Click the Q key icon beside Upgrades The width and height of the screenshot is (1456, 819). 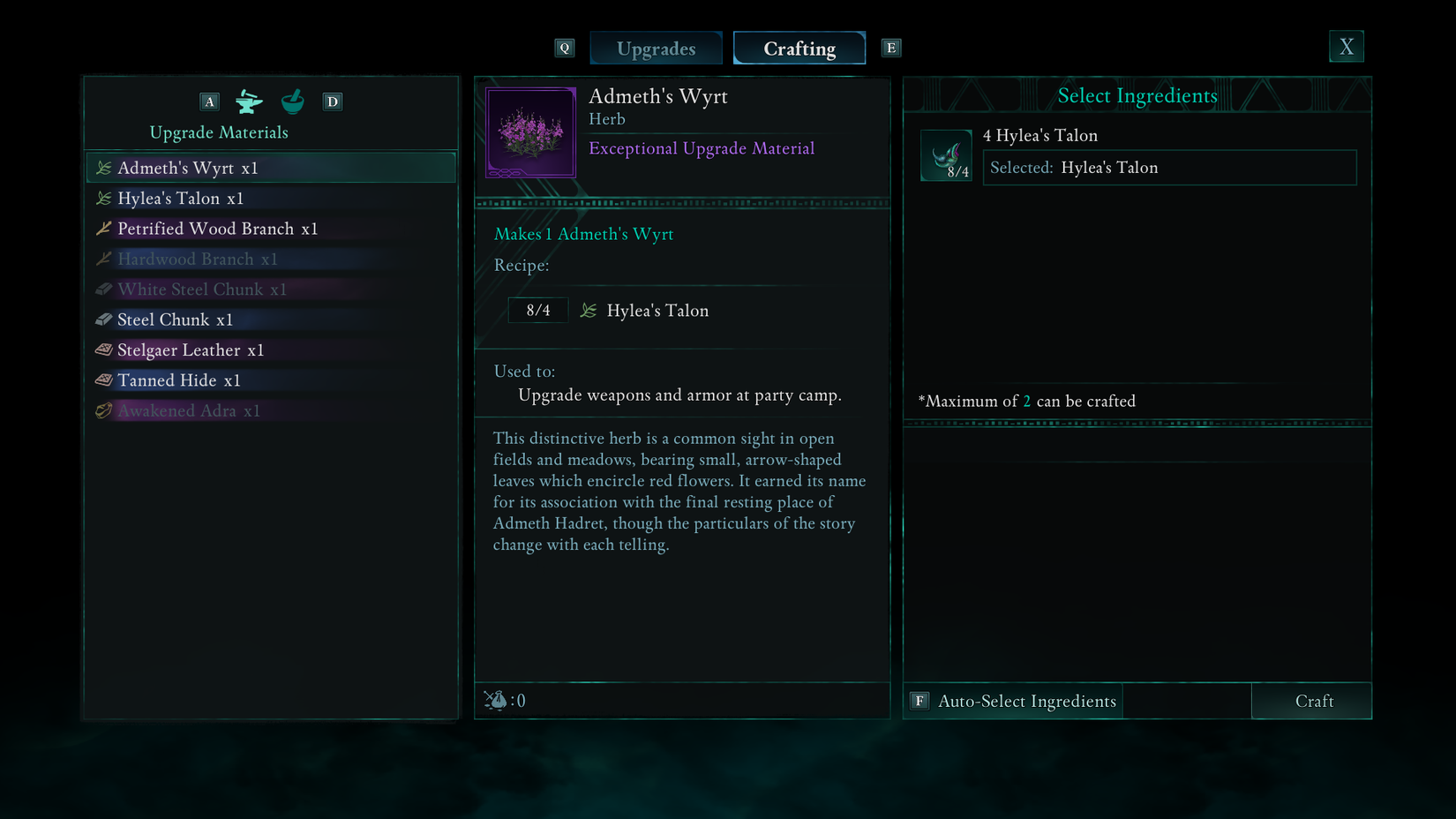pyautogui.click(x=564, y=48)
